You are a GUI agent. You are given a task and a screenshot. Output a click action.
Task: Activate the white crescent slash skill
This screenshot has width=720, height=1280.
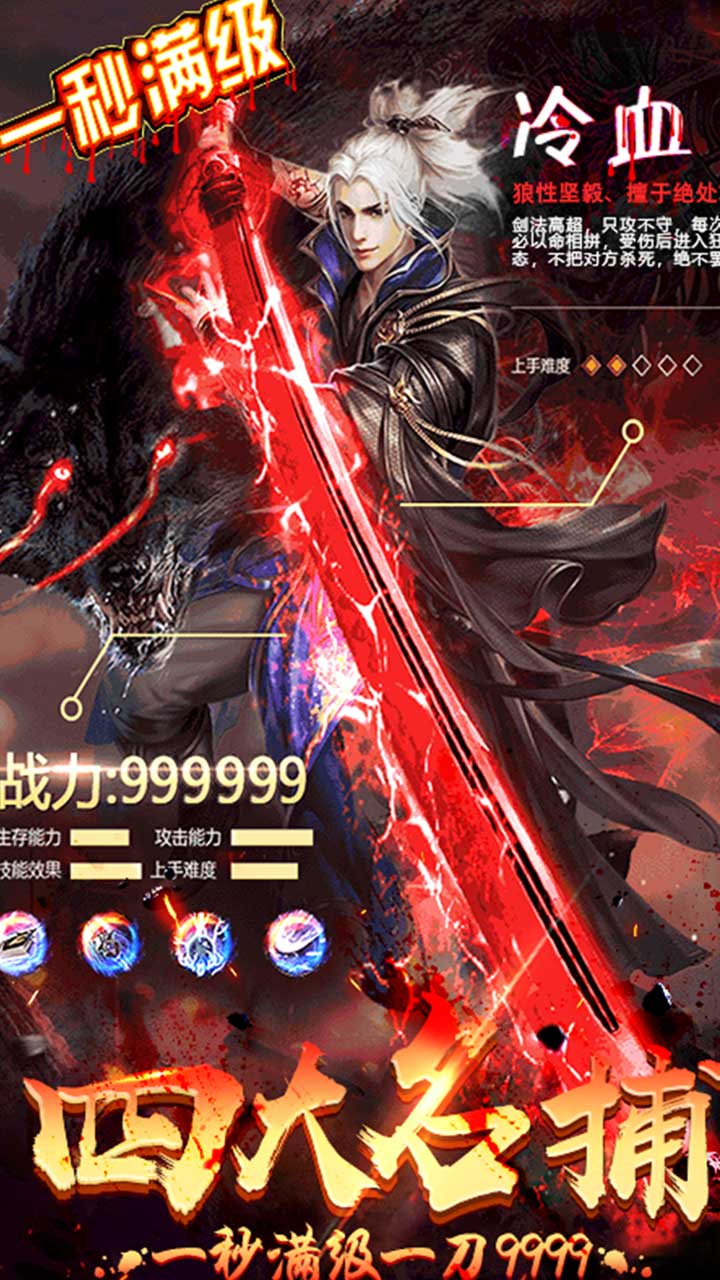coord(297,942)
